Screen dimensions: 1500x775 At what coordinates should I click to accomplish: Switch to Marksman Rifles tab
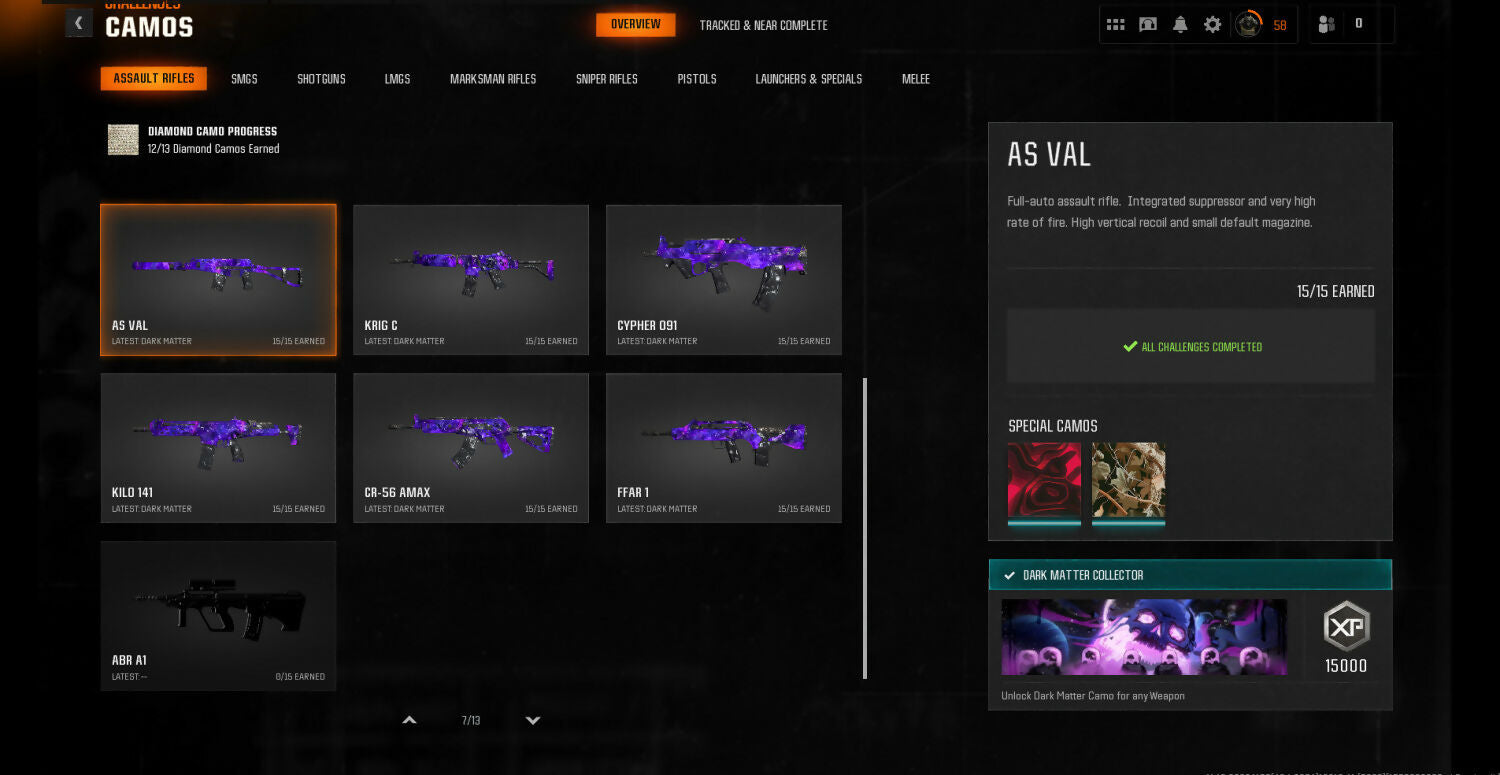(493, 79)
